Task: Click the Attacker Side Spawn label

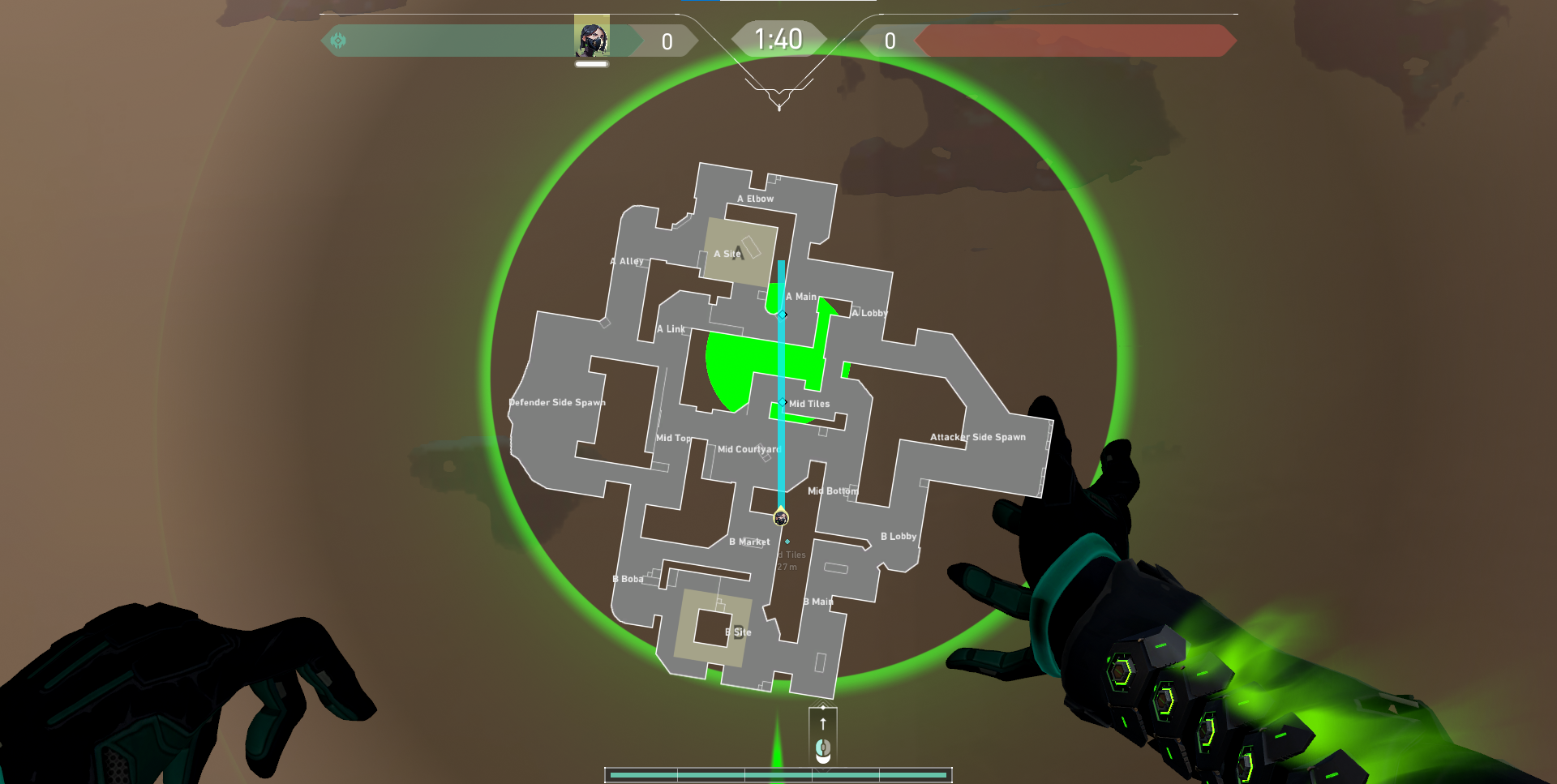Action: pyautogui.click(x=978, y=436)
